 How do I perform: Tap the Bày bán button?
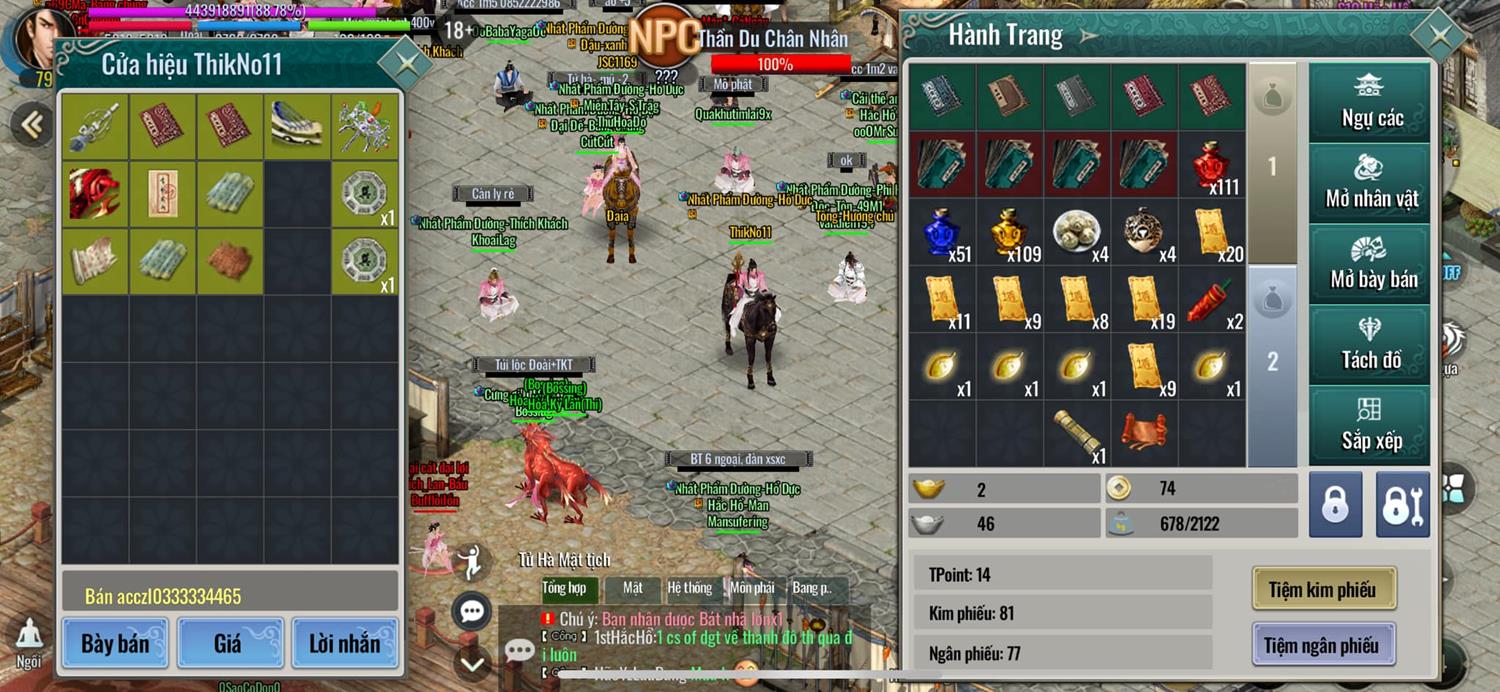click(116, 643)
